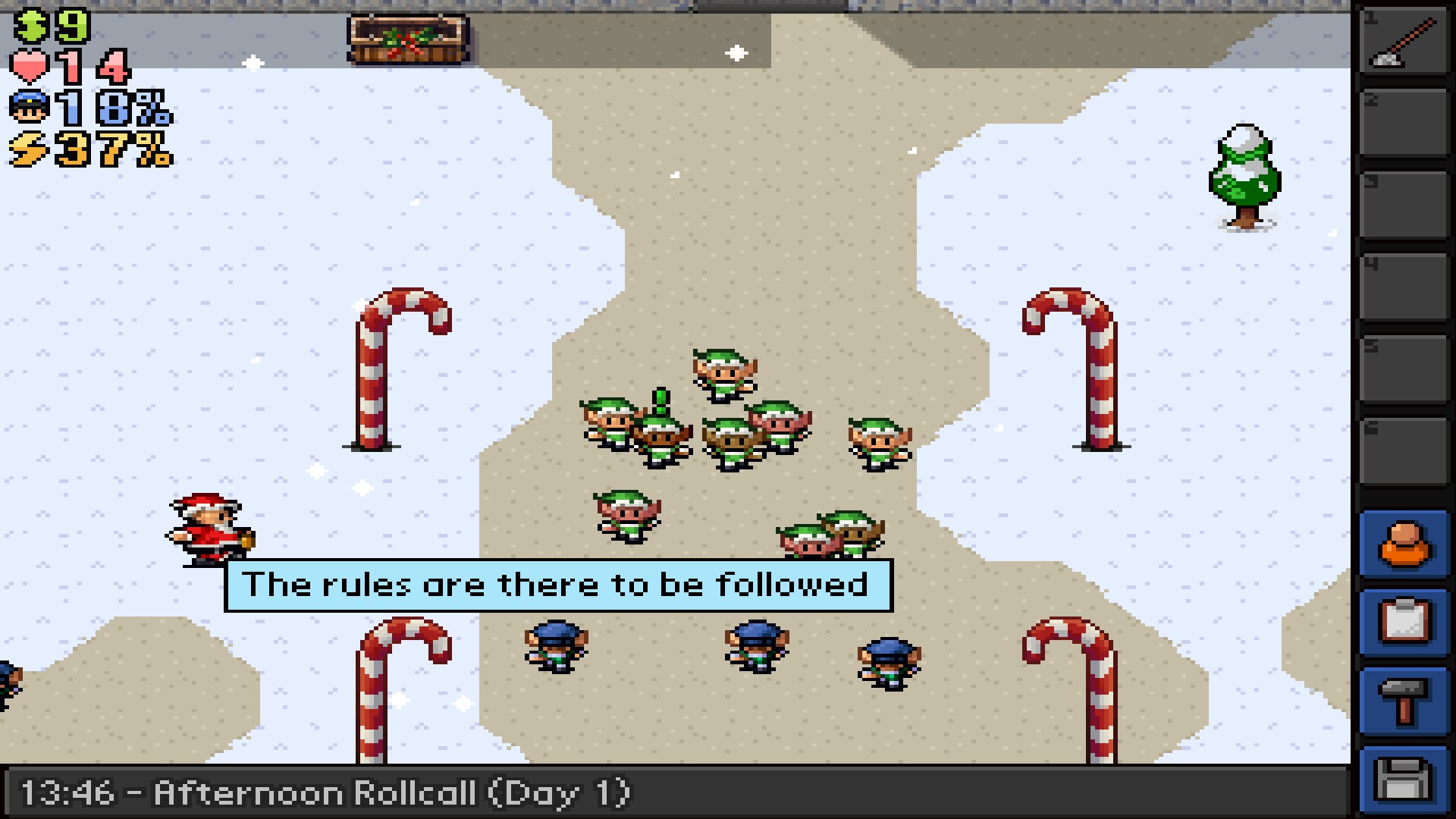Image resolution: width=1456 pixels, height=819 pixels.
Task: Click the pink heart health icon
Action: 29,64
